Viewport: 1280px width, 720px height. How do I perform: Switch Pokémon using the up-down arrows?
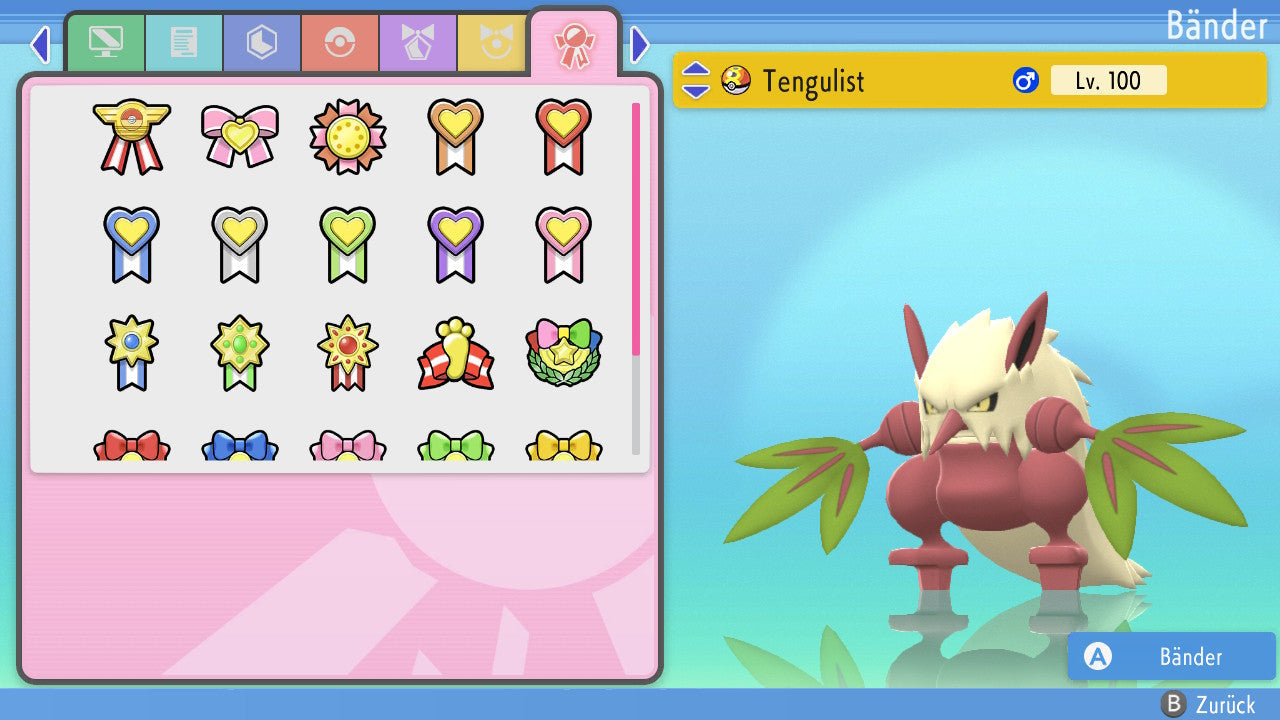coord(696,80)
